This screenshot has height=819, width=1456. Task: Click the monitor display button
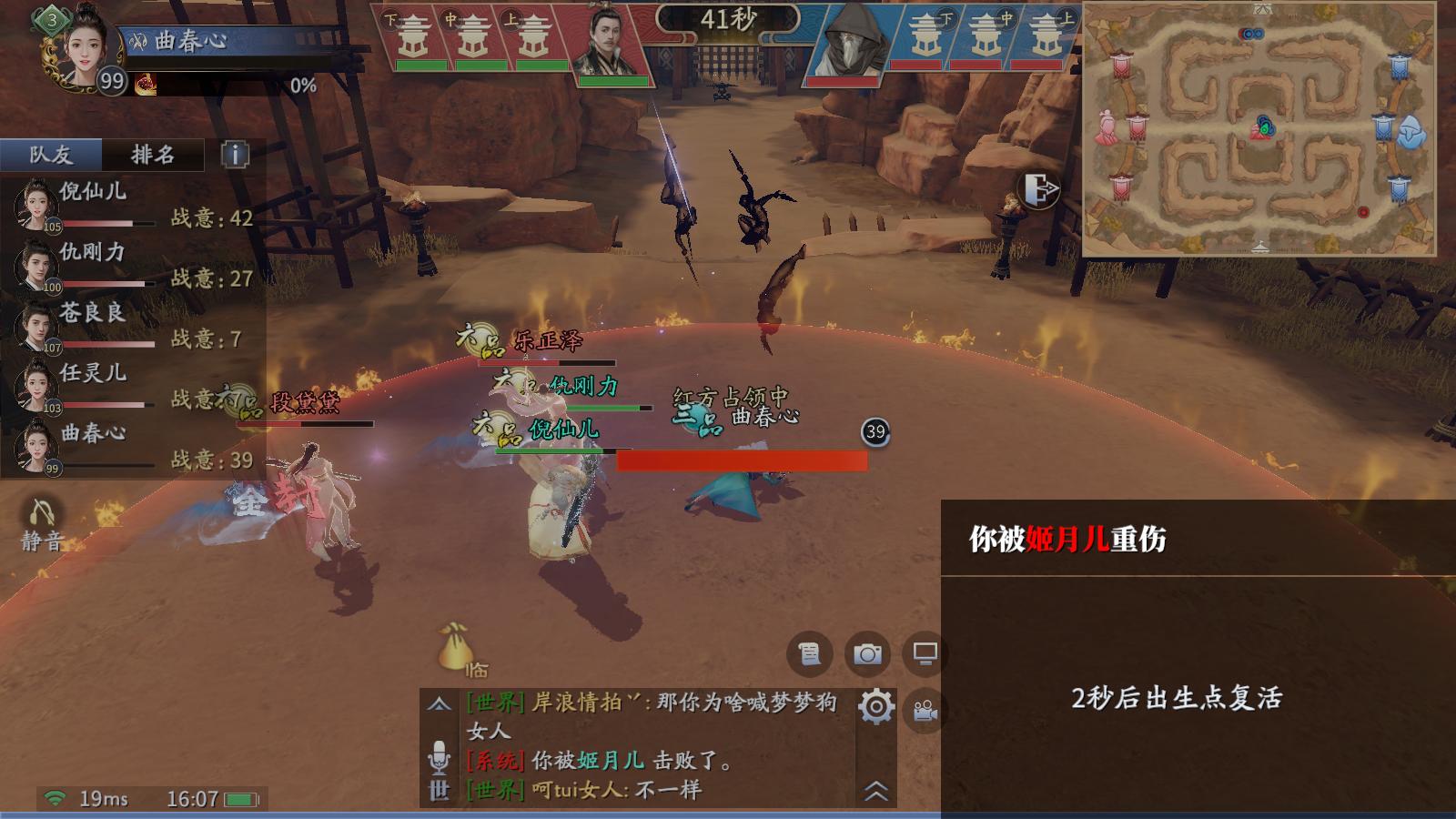point(925,653)
